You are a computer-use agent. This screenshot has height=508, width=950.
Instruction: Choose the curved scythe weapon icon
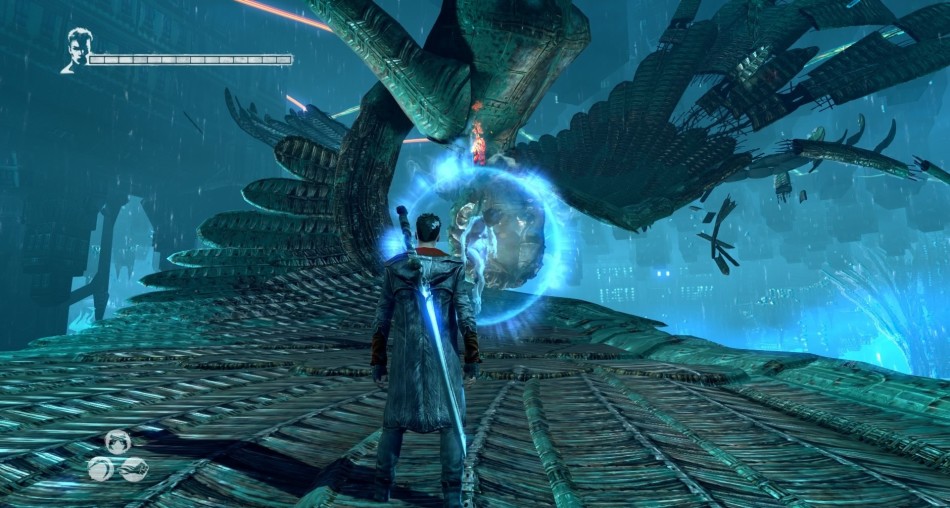[101, 468]
